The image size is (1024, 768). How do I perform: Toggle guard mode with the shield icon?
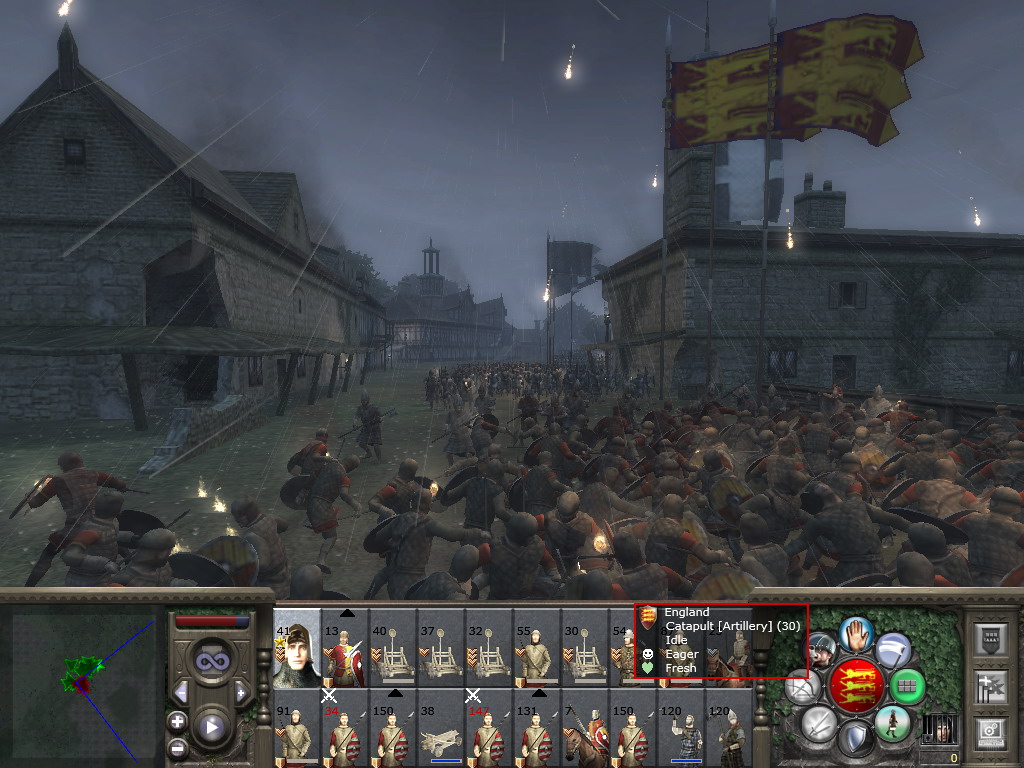point(856,739)
